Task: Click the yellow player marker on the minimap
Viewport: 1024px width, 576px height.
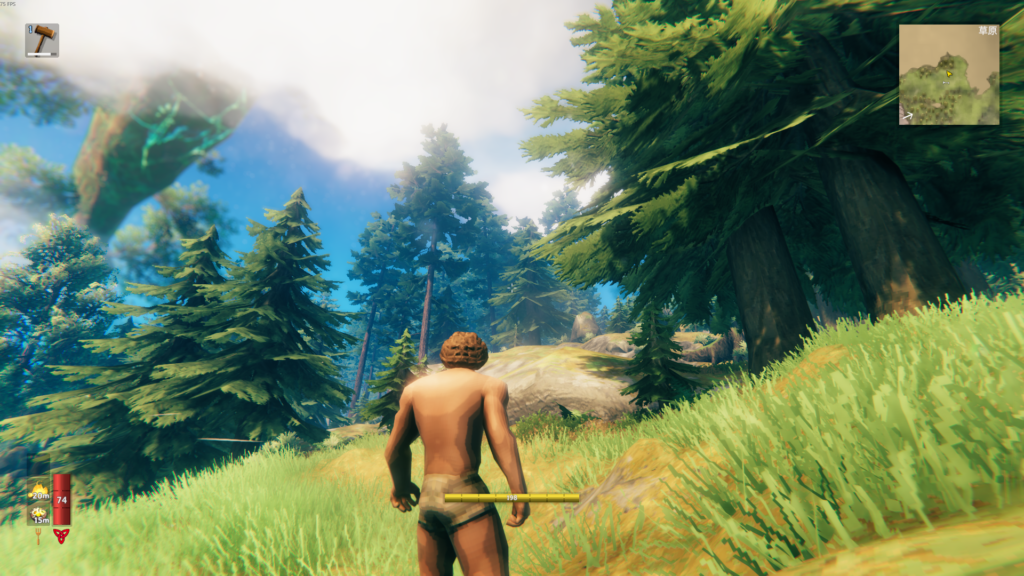Action: (946, 72)
